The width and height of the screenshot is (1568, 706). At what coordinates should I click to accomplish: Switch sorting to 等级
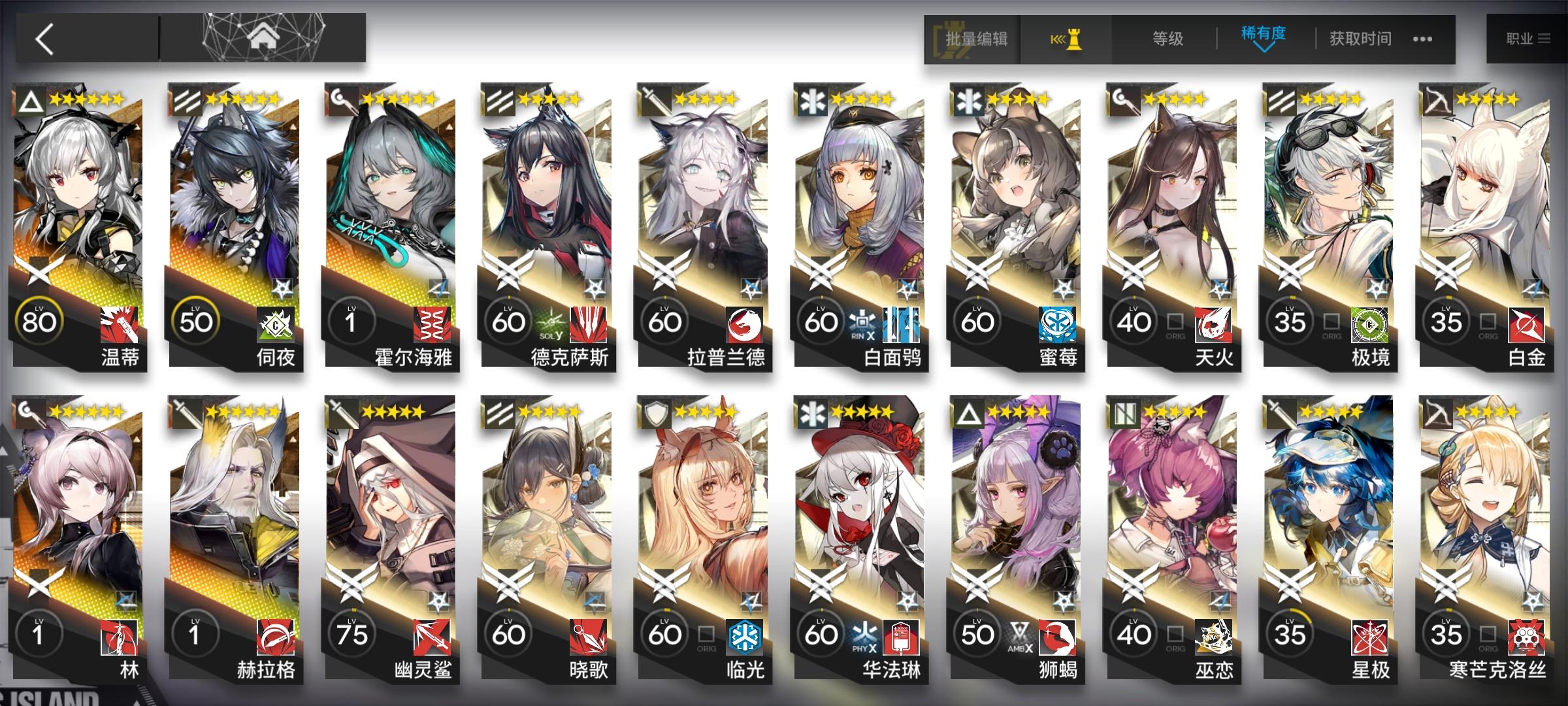1168,39
